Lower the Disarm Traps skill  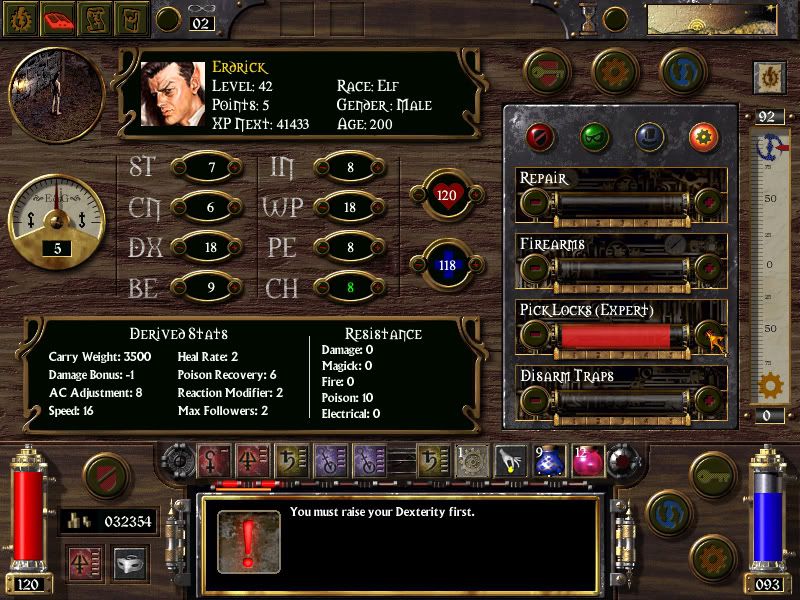coord(535,401)
